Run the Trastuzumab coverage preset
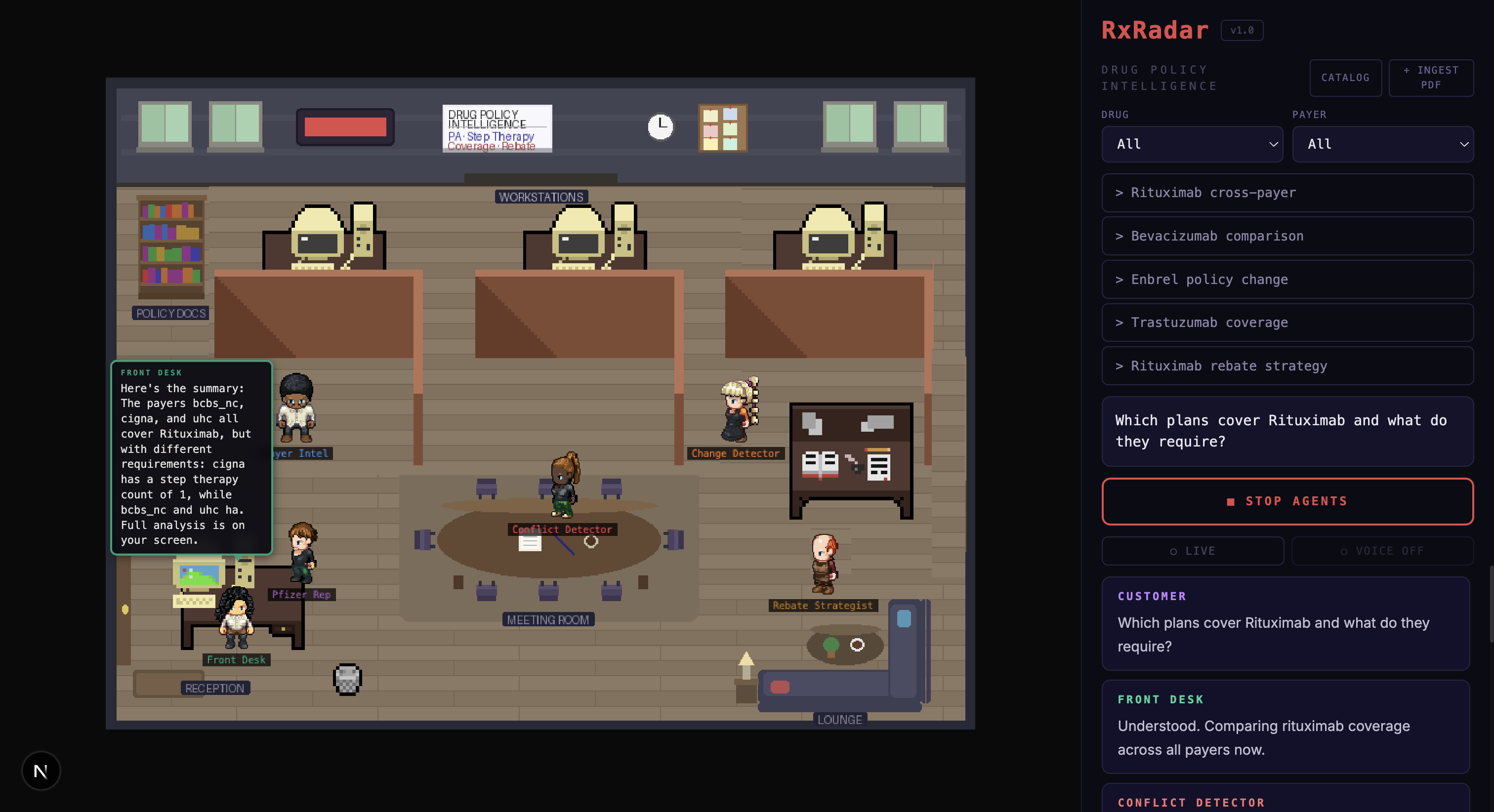The height and width of the screenshot is (812, 1494). (x=1287, y=323)
